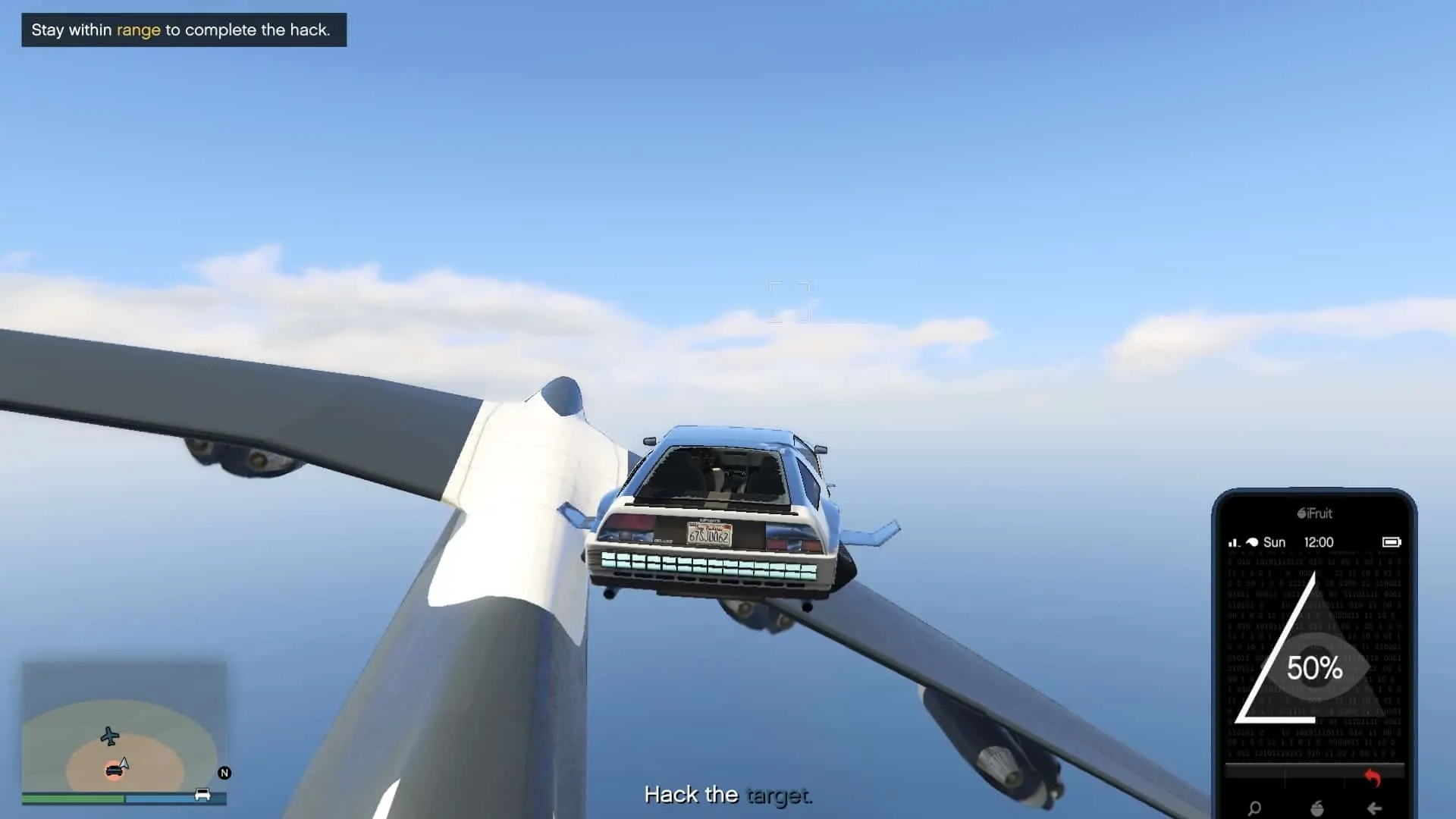Click the Hack the target subtitle text
This screenshot has width=1456, height=819.
click(x=728, y=795)
